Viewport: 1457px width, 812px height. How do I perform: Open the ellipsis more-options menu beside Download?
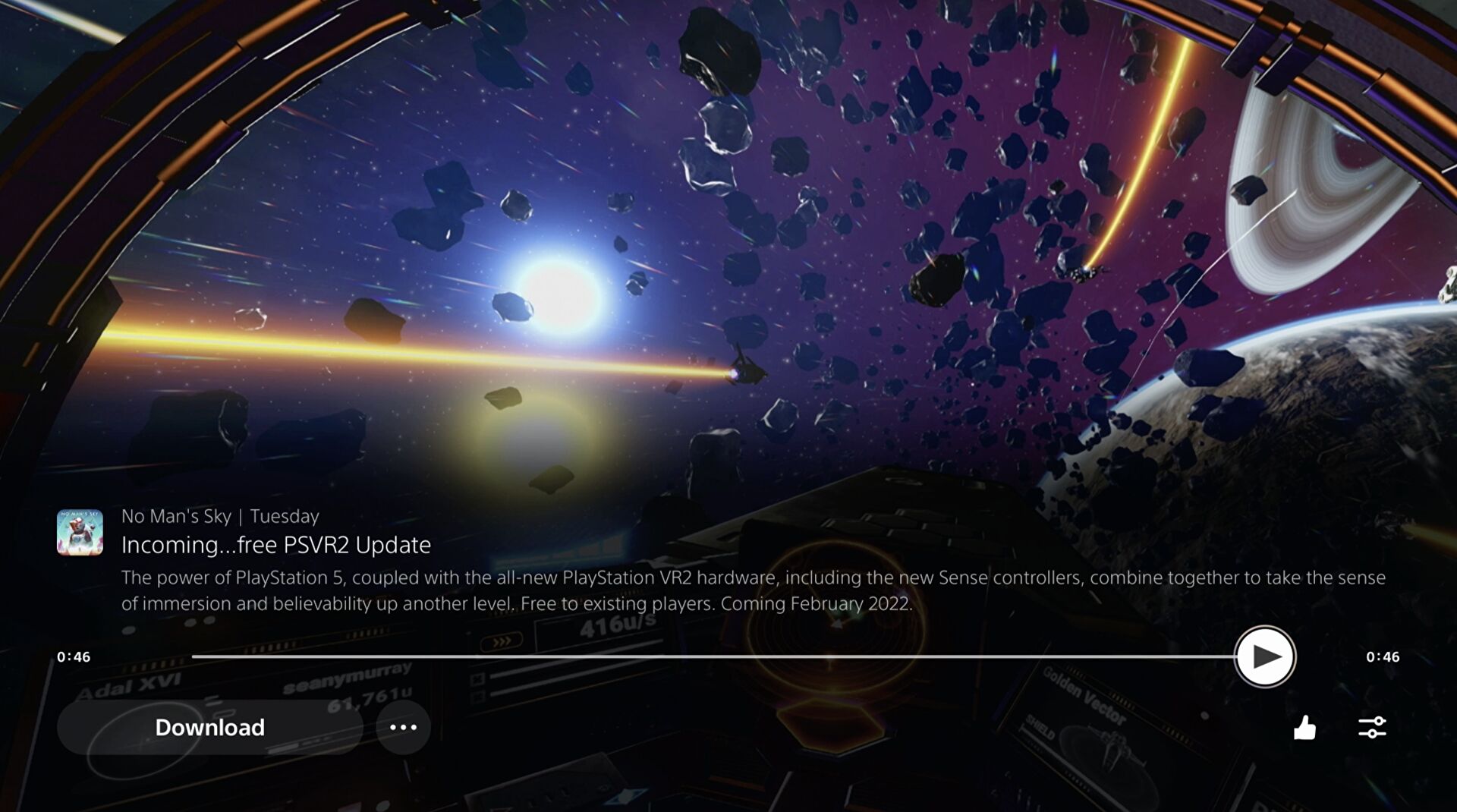[x=404, y=727]
